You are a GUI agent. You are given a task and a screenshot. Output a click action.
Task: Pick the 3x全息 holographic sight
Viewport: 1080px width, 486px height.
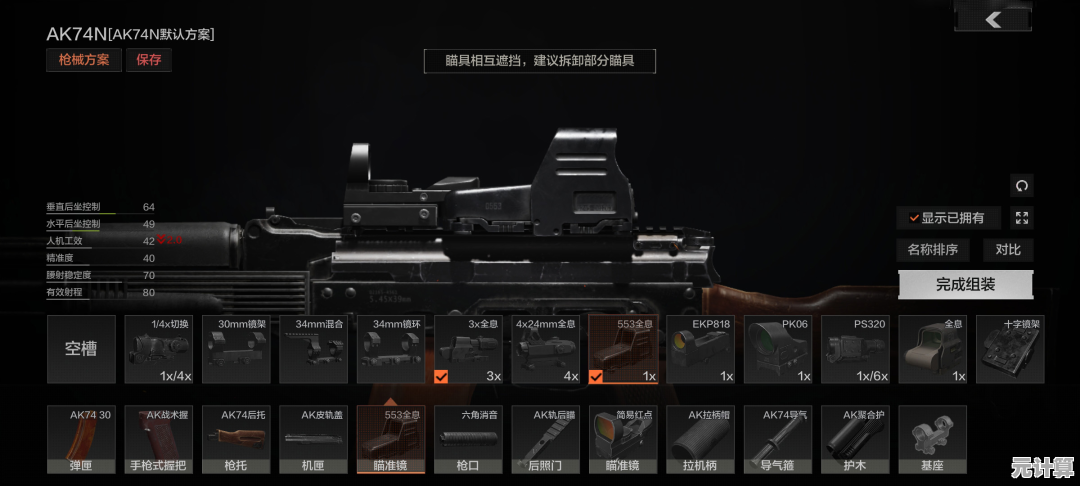(467, 349)
